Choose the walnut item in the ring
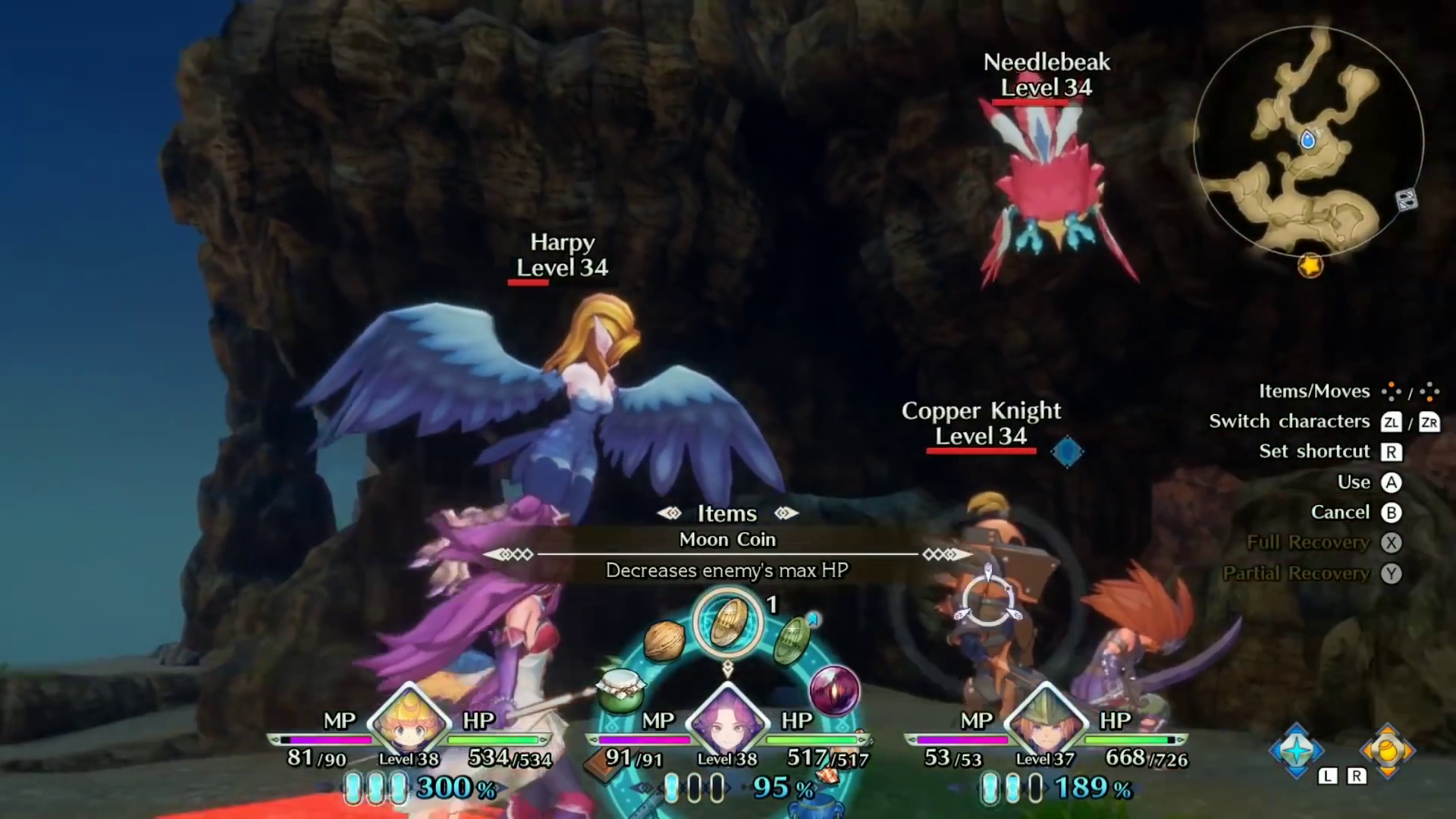1456x819 pixels. [x=664, y=639]
